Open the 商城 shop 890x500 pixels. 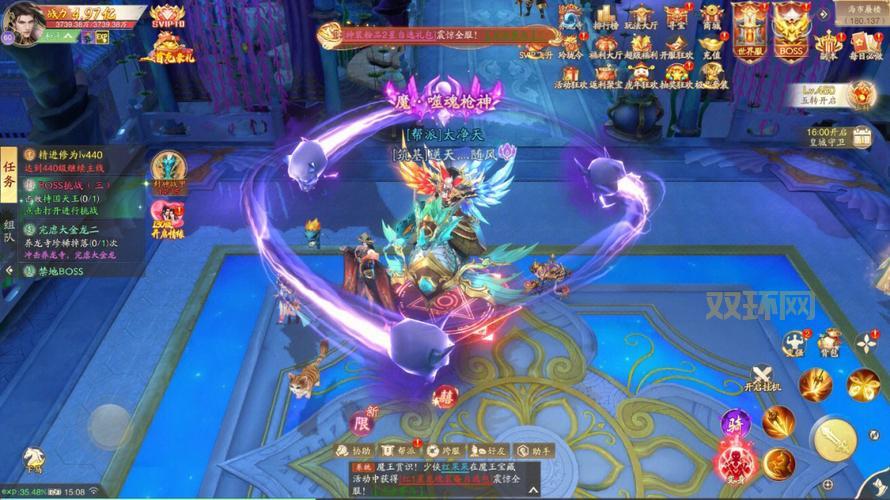click(711, 21)
